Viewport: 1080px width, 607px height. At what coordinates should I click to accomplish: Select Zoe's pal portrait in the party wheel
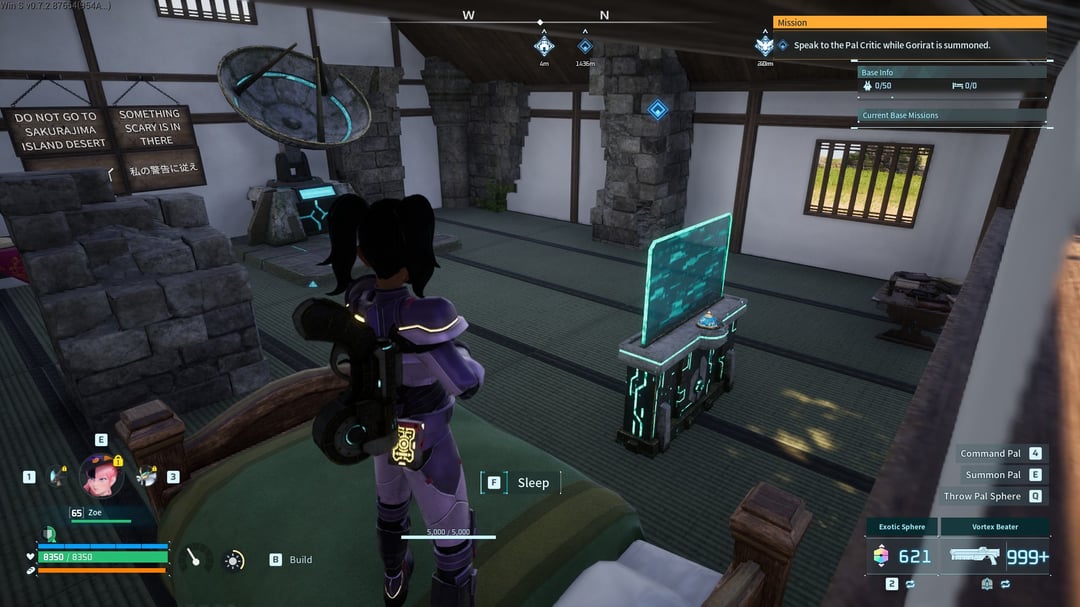[101, 474]
